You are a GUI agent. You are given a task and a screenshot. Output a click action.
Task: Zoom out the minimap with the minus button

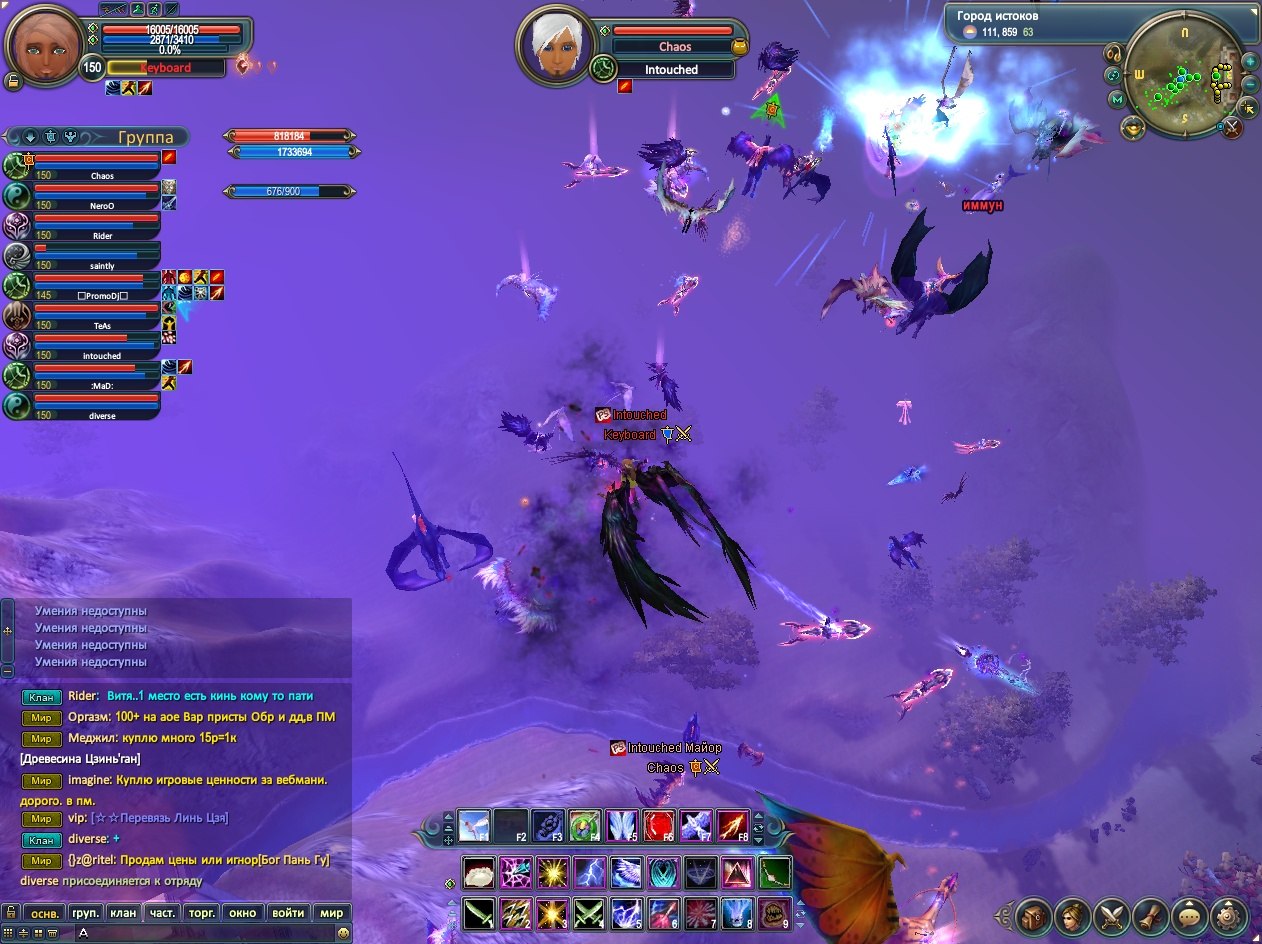click(x=1250, y=83)
